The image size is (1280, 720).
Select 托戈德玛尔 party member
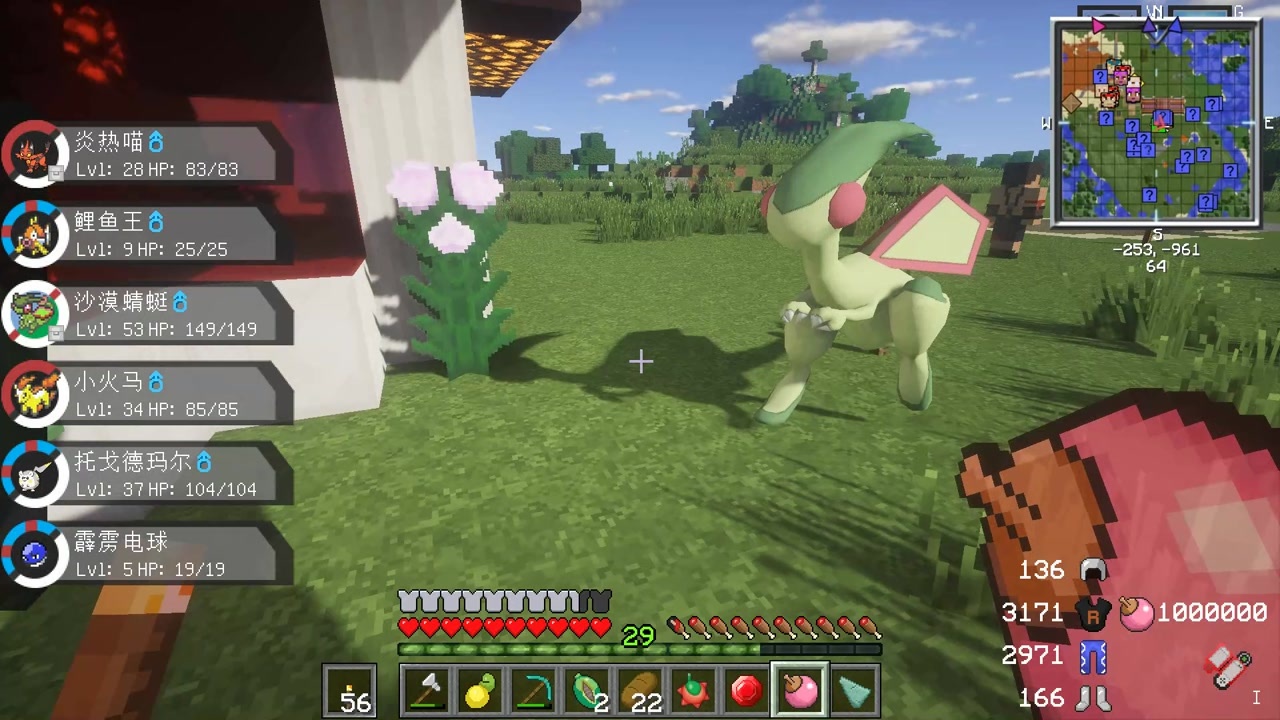click(x=150, y=474)
